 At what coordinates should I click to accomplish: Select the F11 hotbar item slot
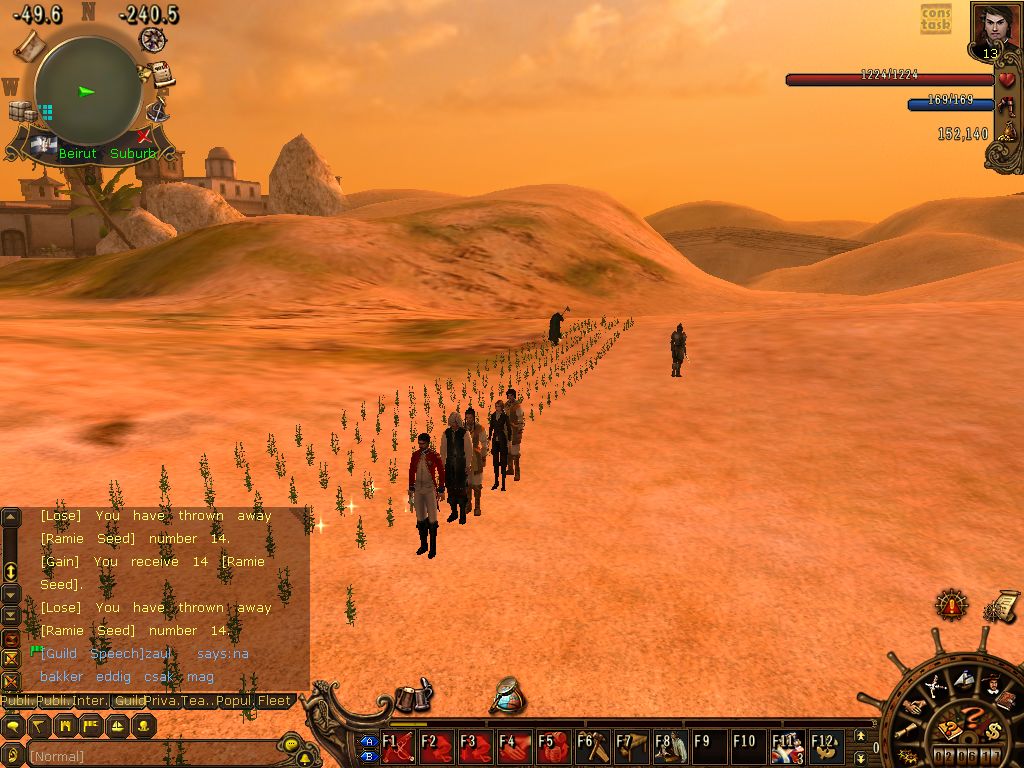click(787, 746)
